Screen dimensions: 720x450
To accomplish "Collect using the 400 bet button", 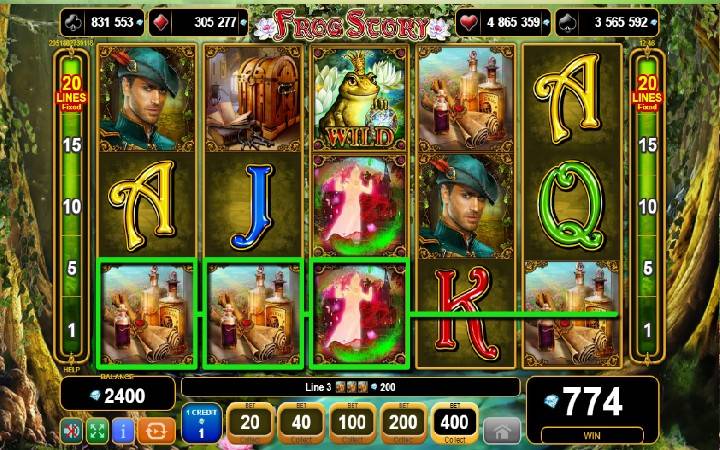I will 454,424.
